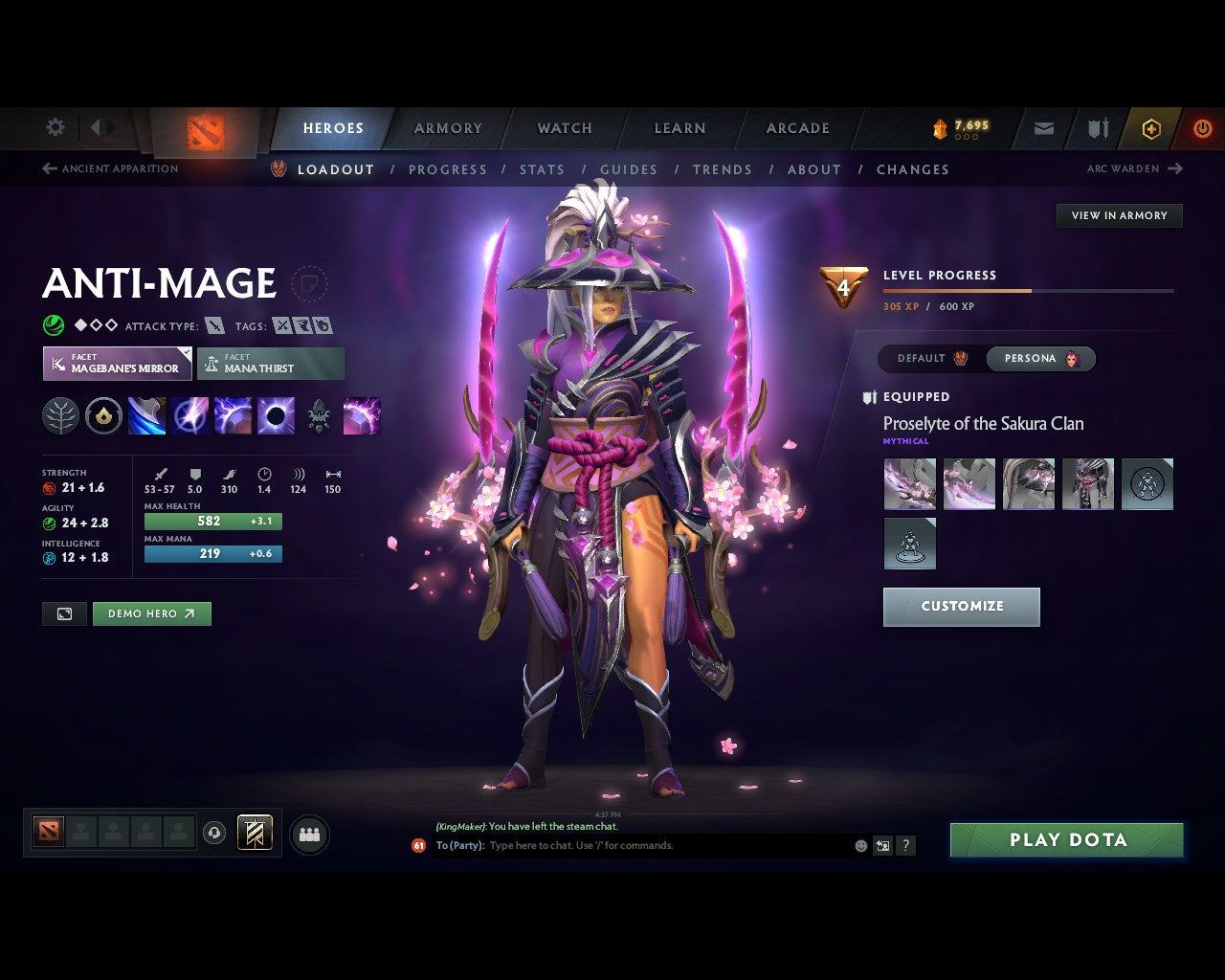Start a match with Play Dota
Viewport: 1225px width, 980px height.
[1066, 840]
